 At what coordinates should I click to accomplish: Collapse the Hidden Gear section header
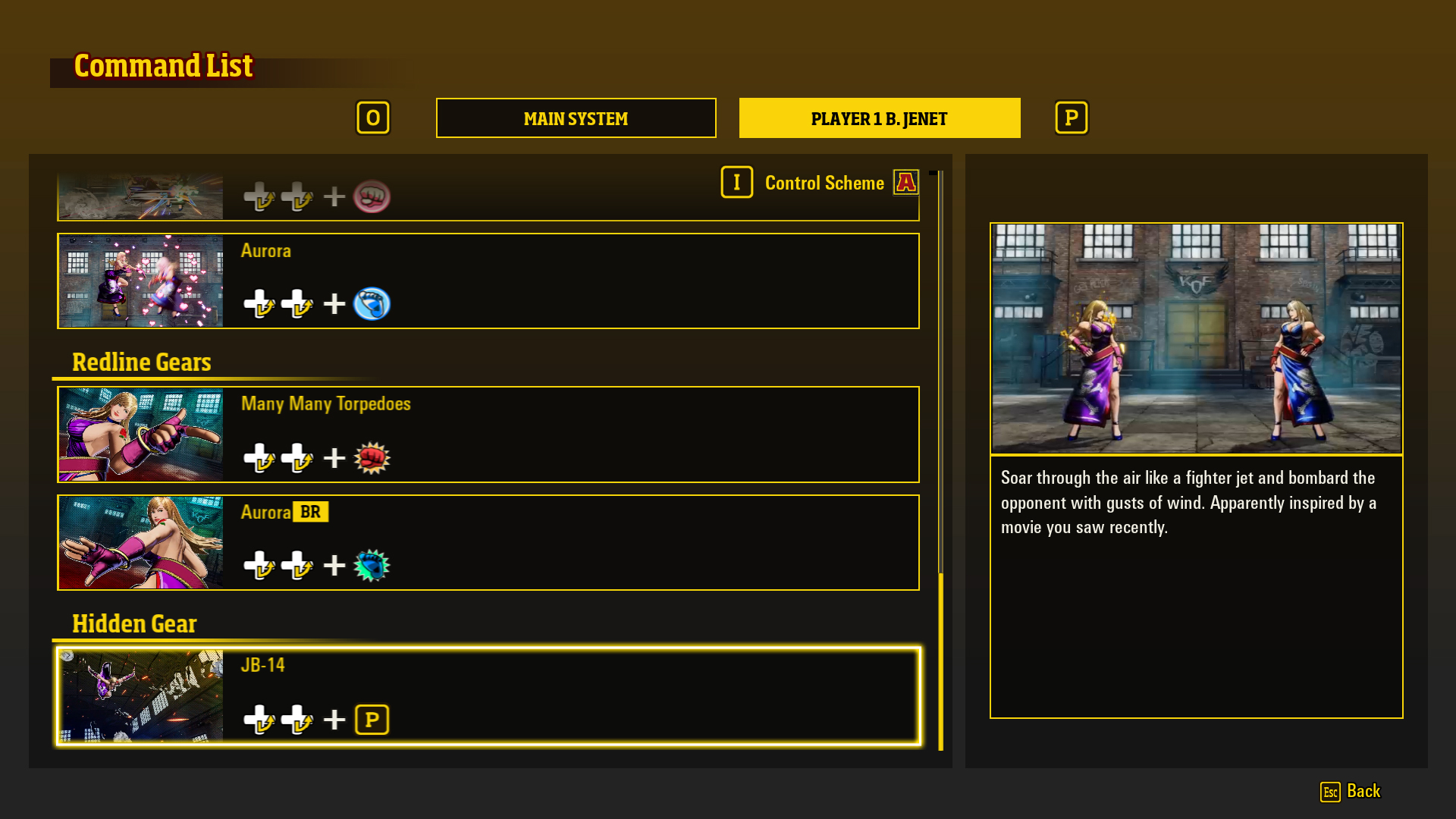tap(133, 623)
